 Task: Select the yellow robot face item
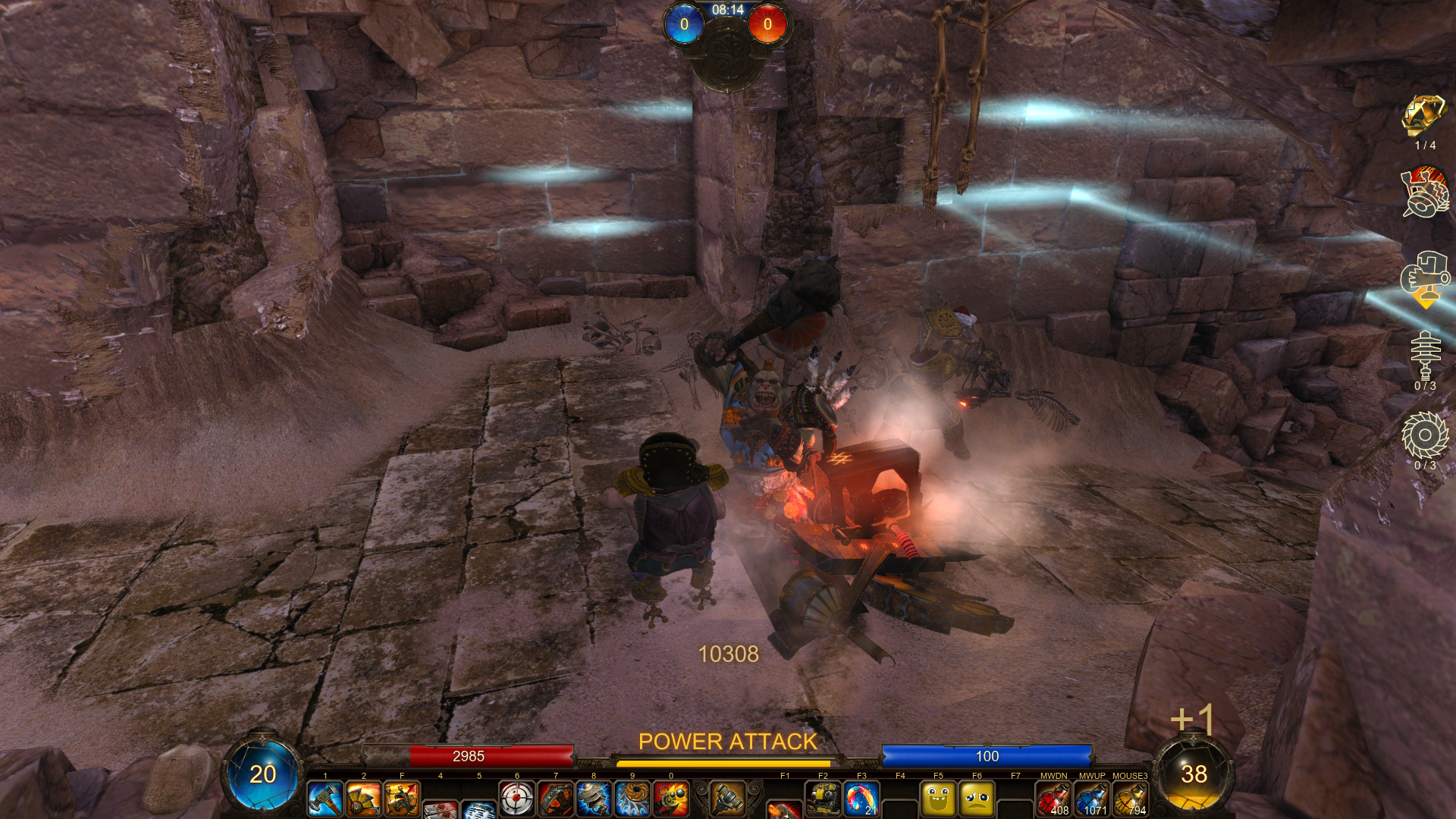[823, 799]
